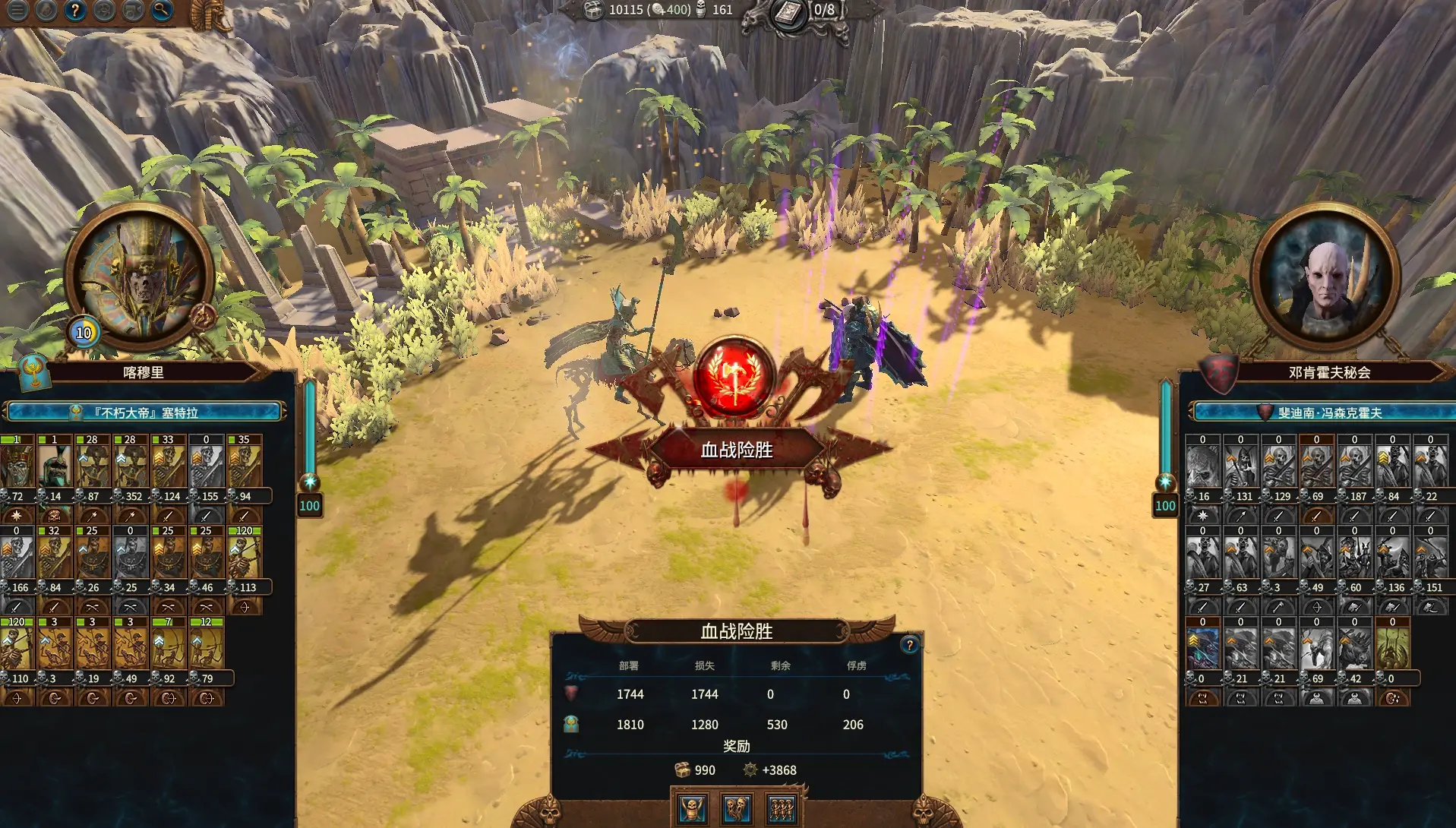Open the main menu hamburger button

click(17, 10)
